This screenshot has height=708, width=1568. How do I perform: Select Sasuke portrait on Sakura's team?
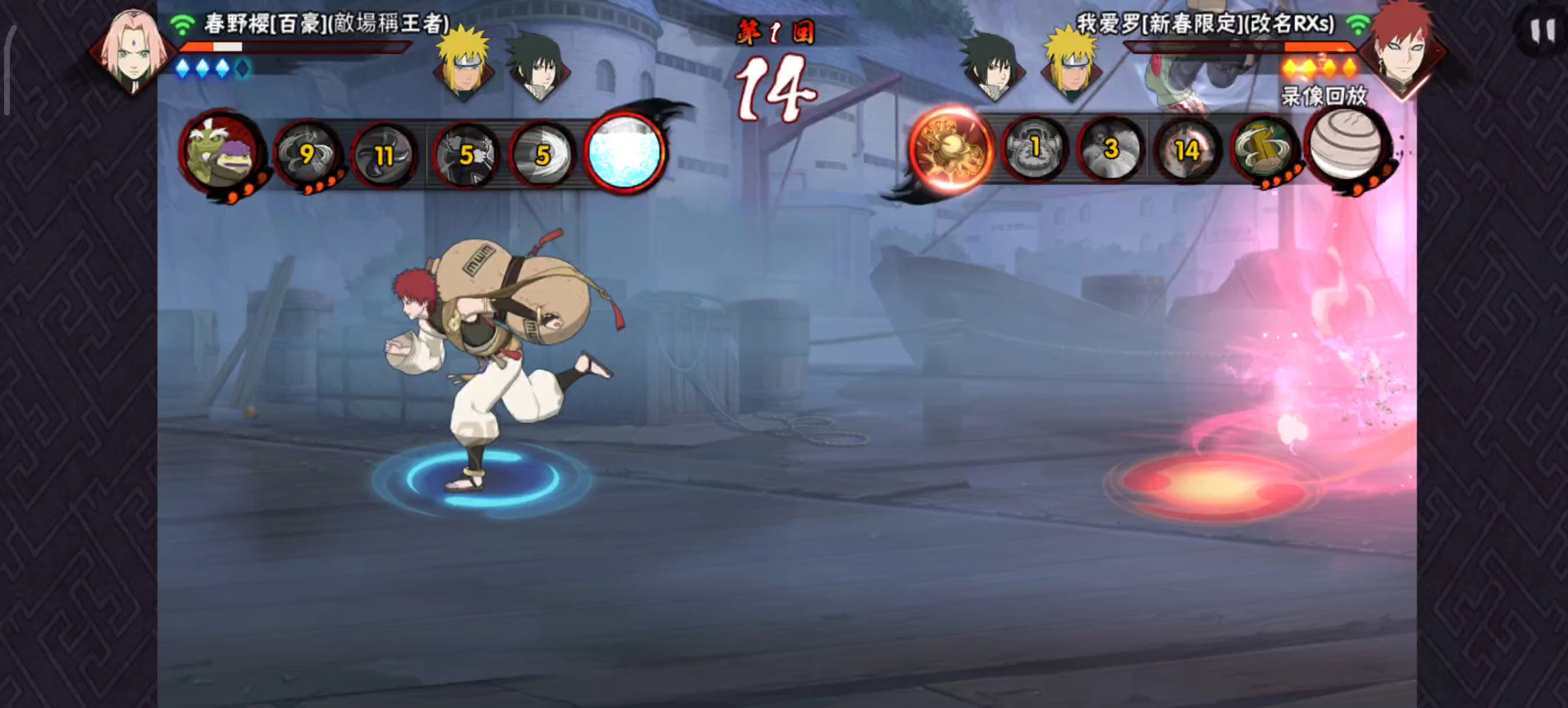tap(538, 67)
